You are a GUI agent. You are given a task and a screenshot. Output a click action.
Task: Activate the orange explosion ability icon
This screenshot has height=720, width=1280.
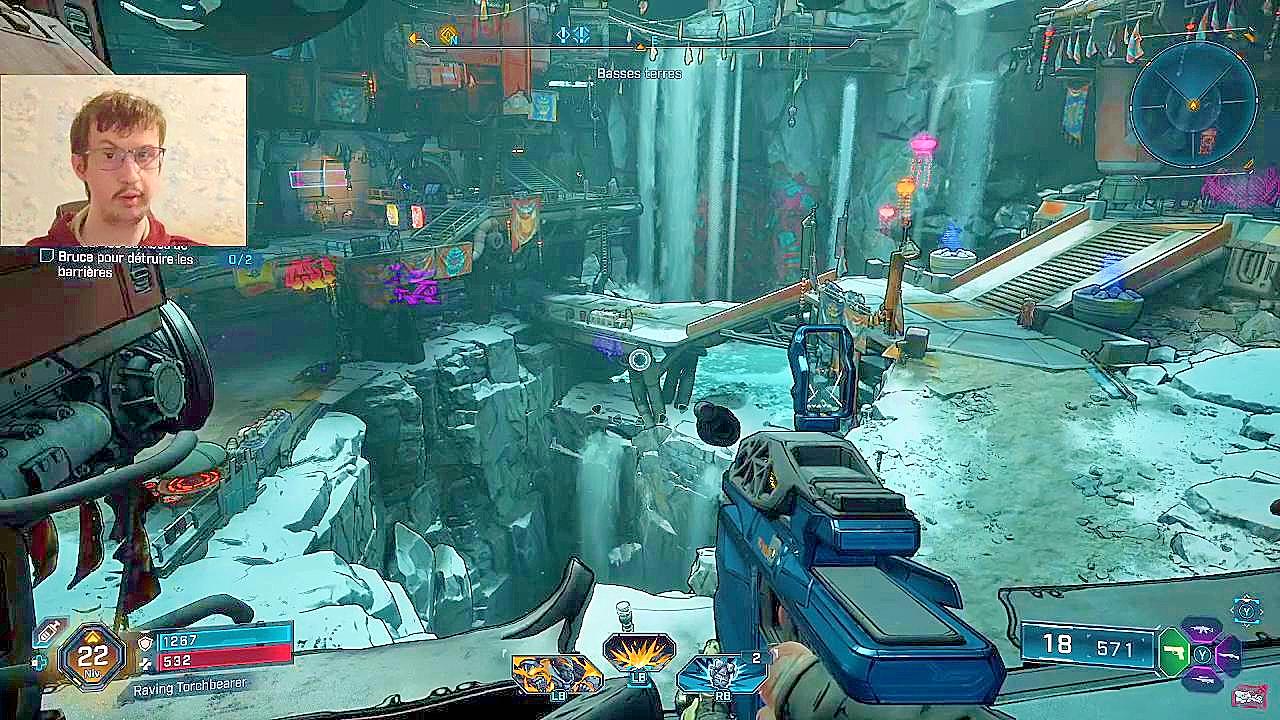point(639,653)
